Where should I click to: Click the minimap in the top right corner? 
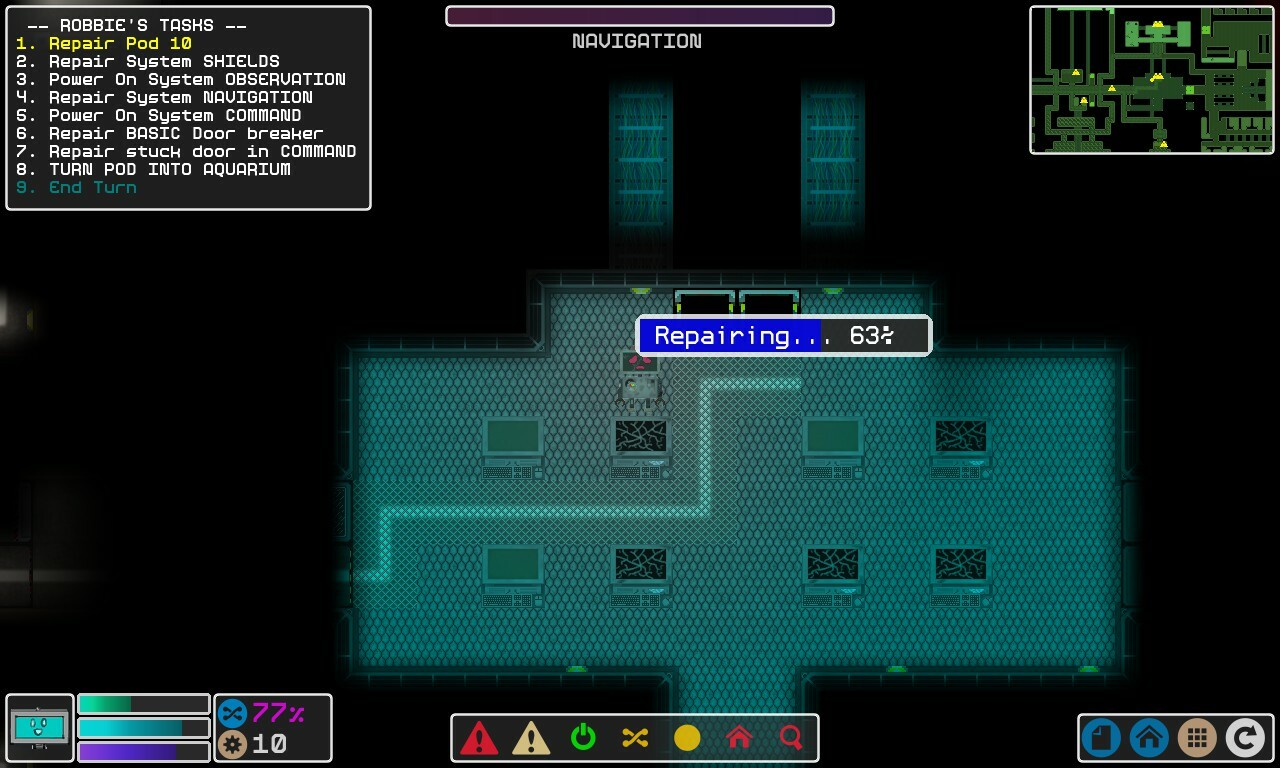coord(1150,79)
